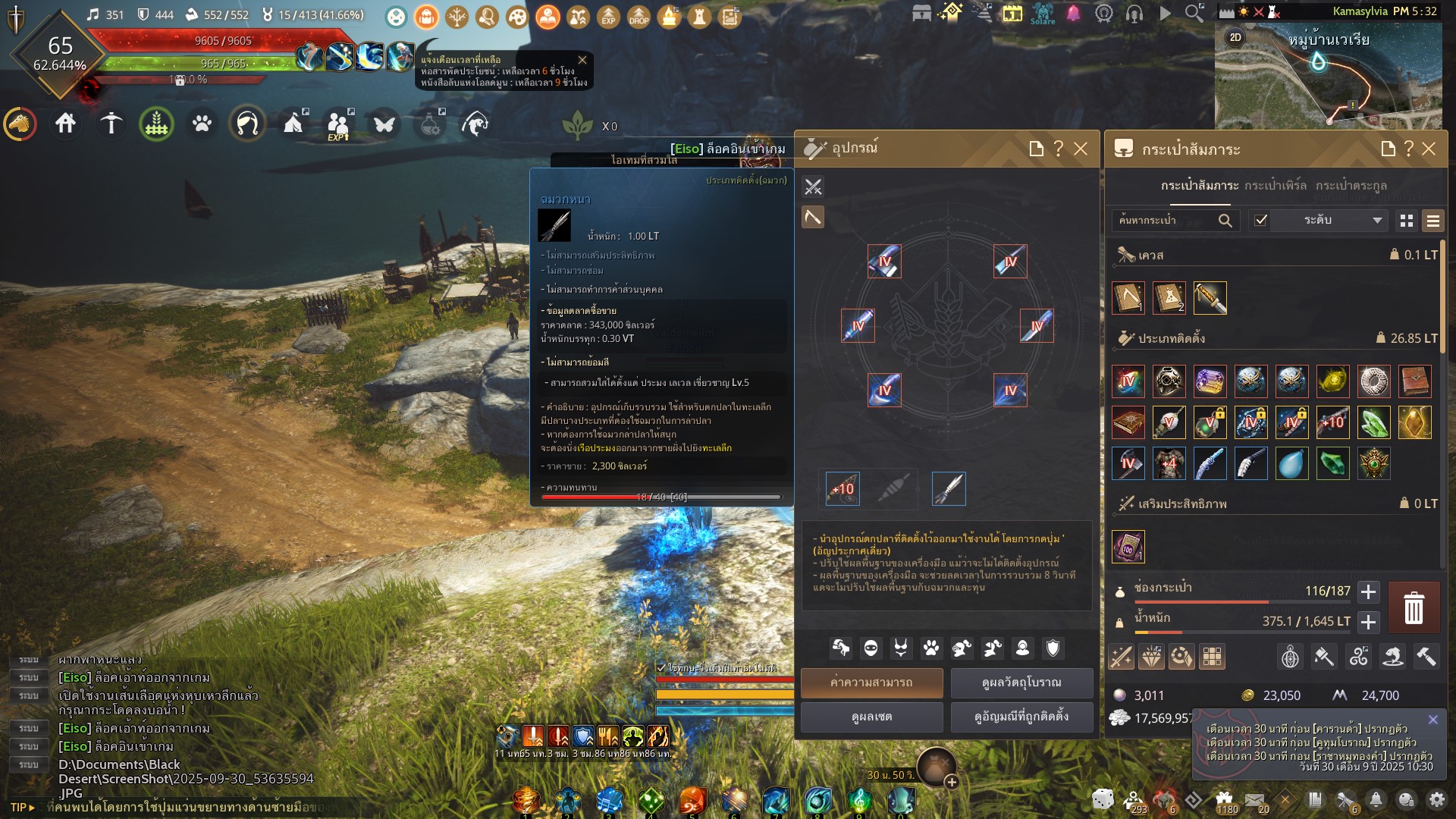The image size is (1456, 819).
Task: Switch inventory to grid view
Action: point(1407,220)
